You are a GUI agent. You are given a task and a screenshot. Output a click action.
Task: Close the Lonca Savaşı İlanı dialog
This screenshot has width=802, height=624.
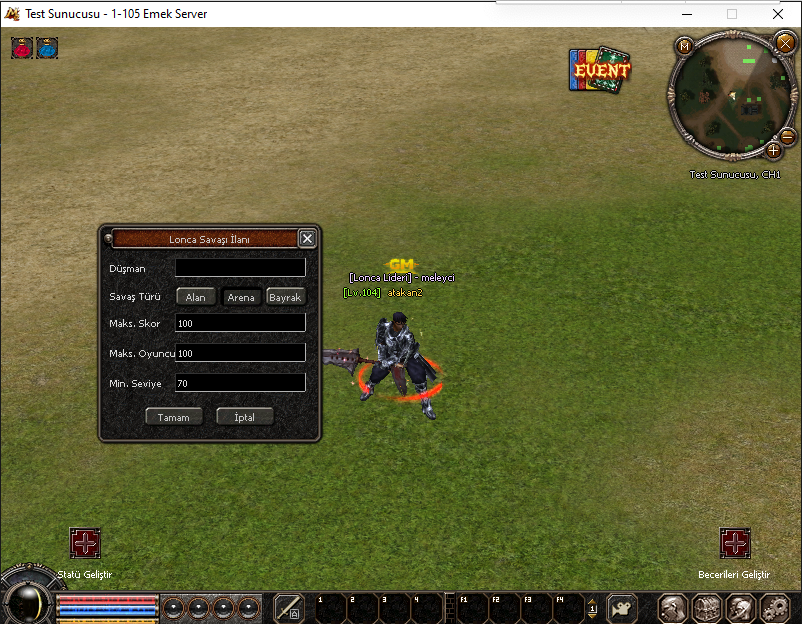point(307,238)
